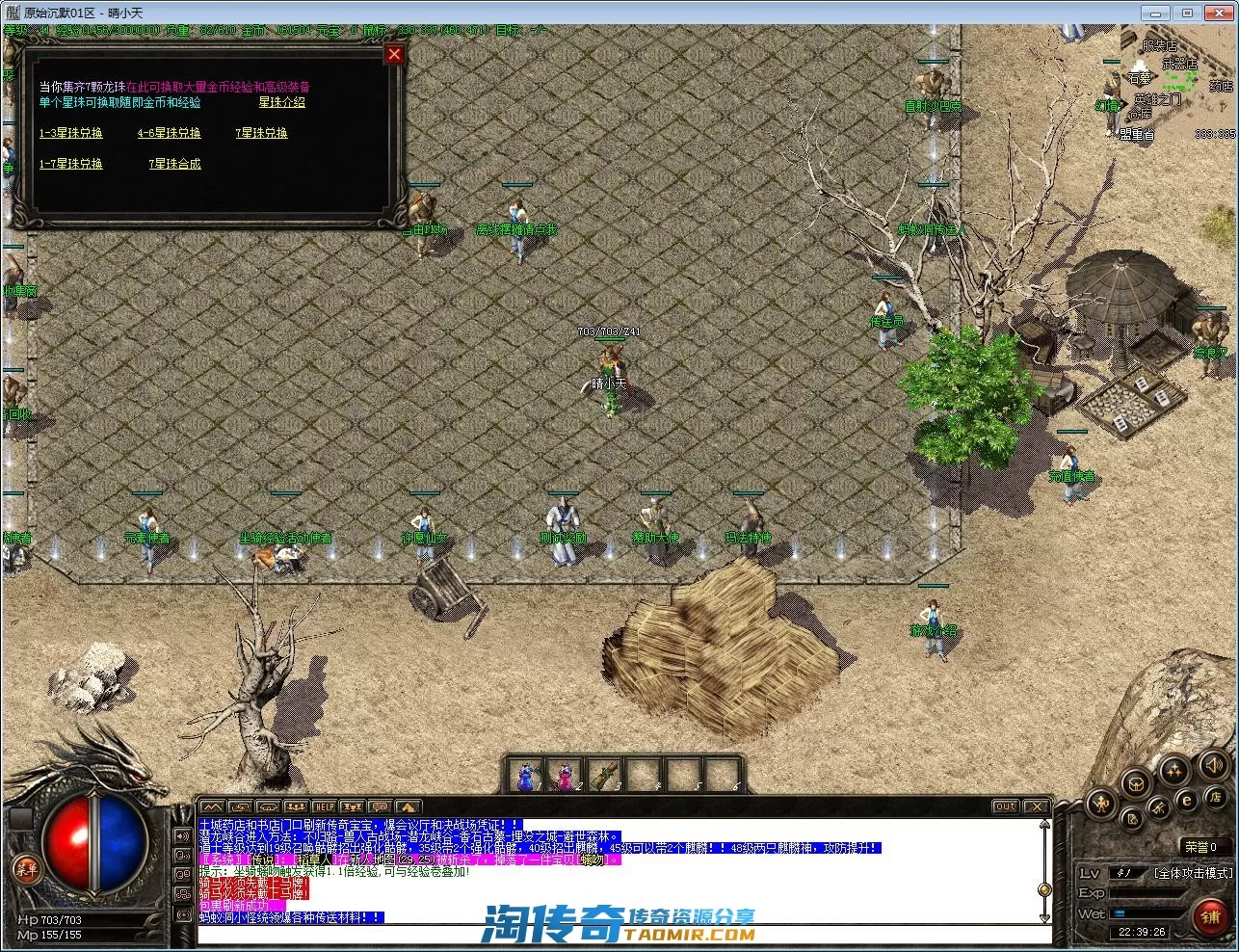Click the HELP button on chat toolbar

tap(325, 807)
